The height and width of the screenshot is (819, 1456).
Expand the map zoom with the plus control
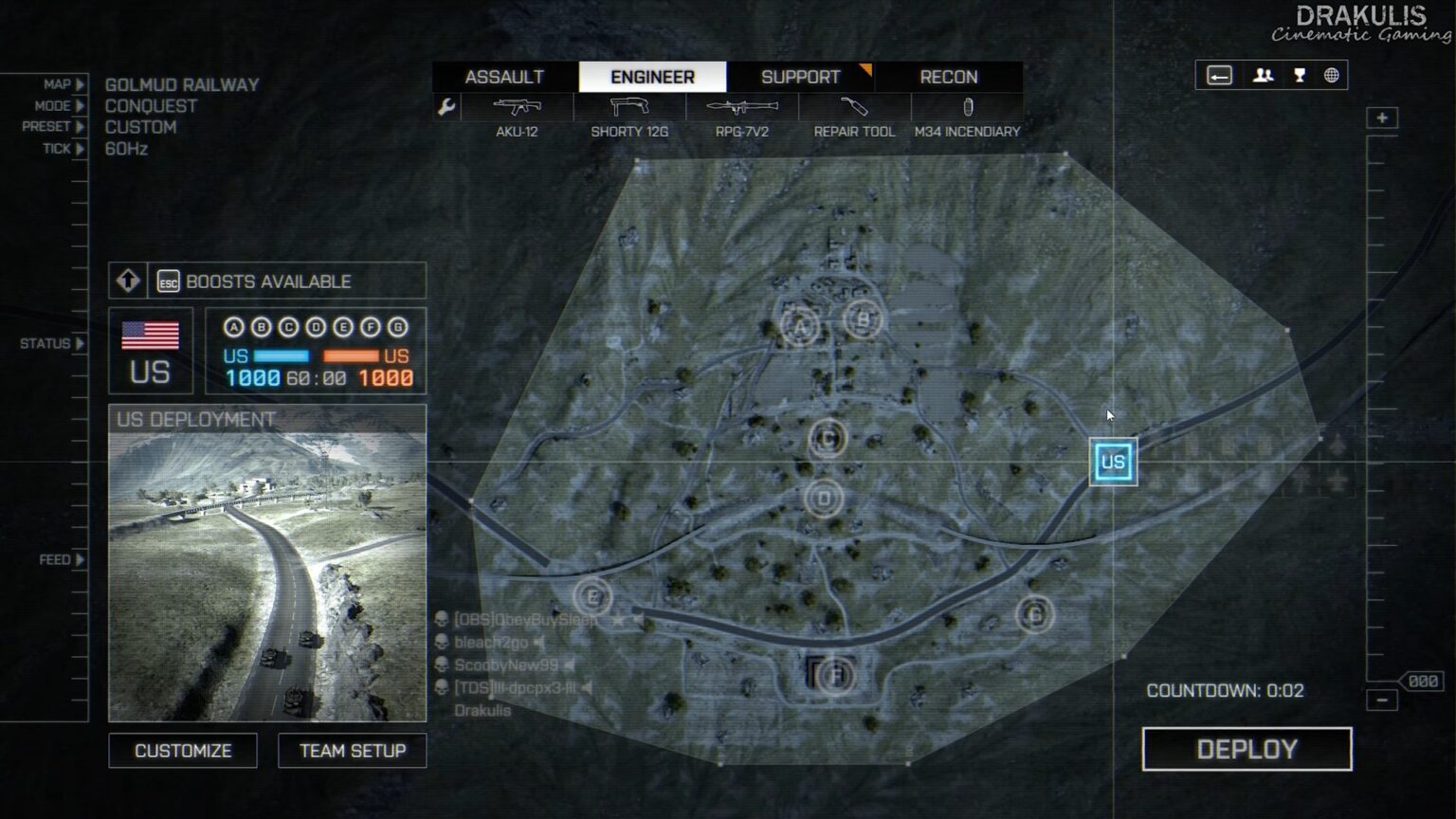coord(1382,117)
